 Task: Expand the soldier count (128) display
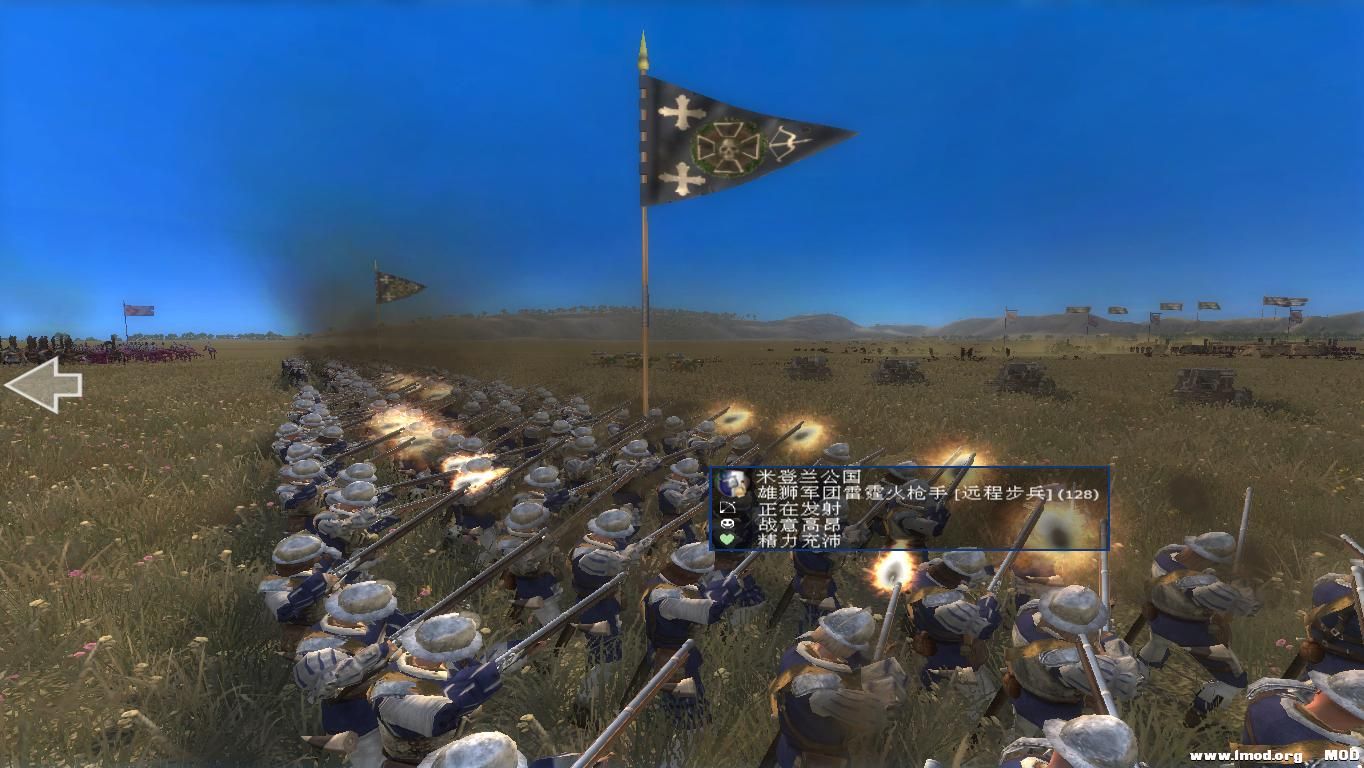pos(1076,494)
